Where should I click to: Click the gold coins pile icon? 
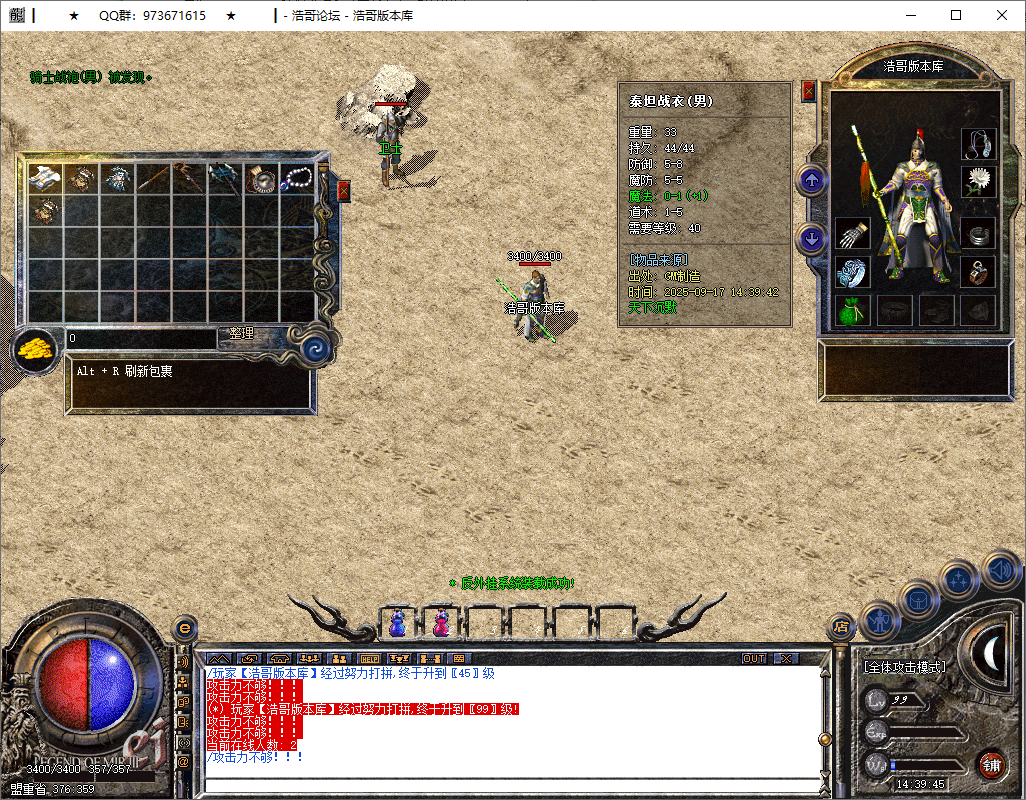pyautogui.click(x=35, y=351)
